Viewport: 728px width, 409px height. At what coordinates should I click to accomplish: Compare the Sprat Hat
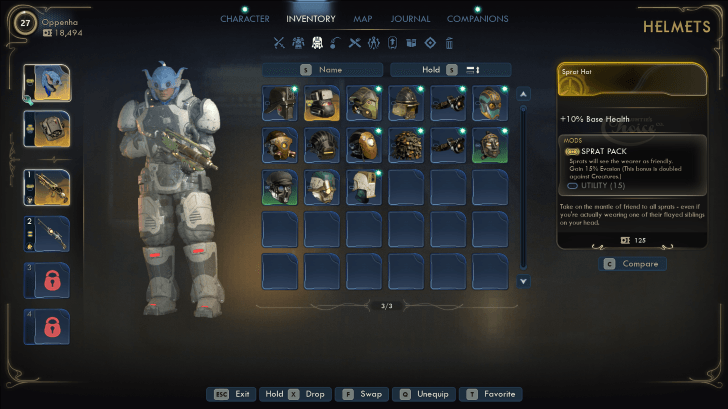(x=631, y=264)
